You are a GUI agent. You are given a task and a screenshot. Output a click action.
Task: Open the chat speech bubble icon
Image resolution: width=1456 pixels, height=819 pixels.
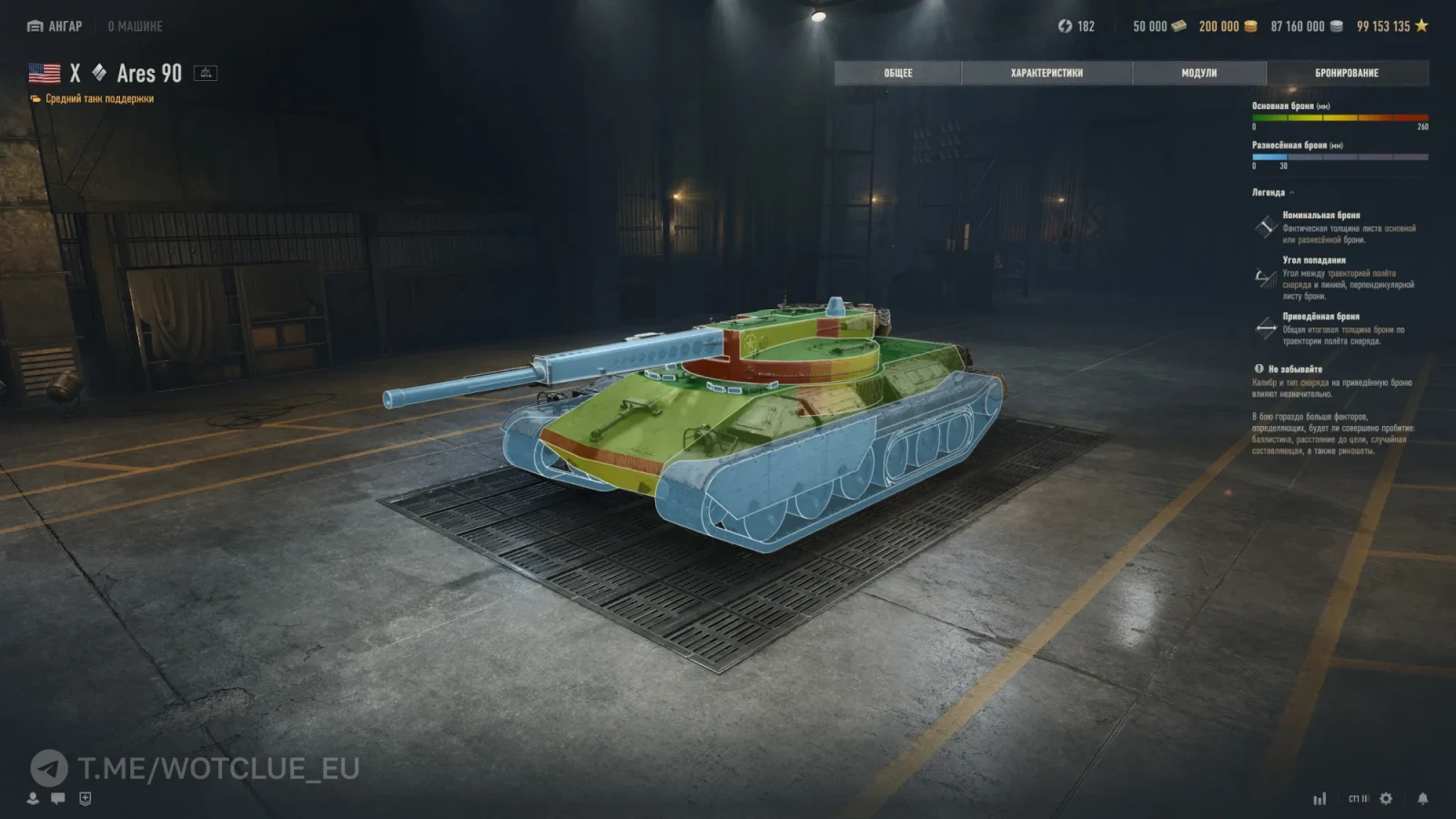pyautogui.click(x=58, y=798)
